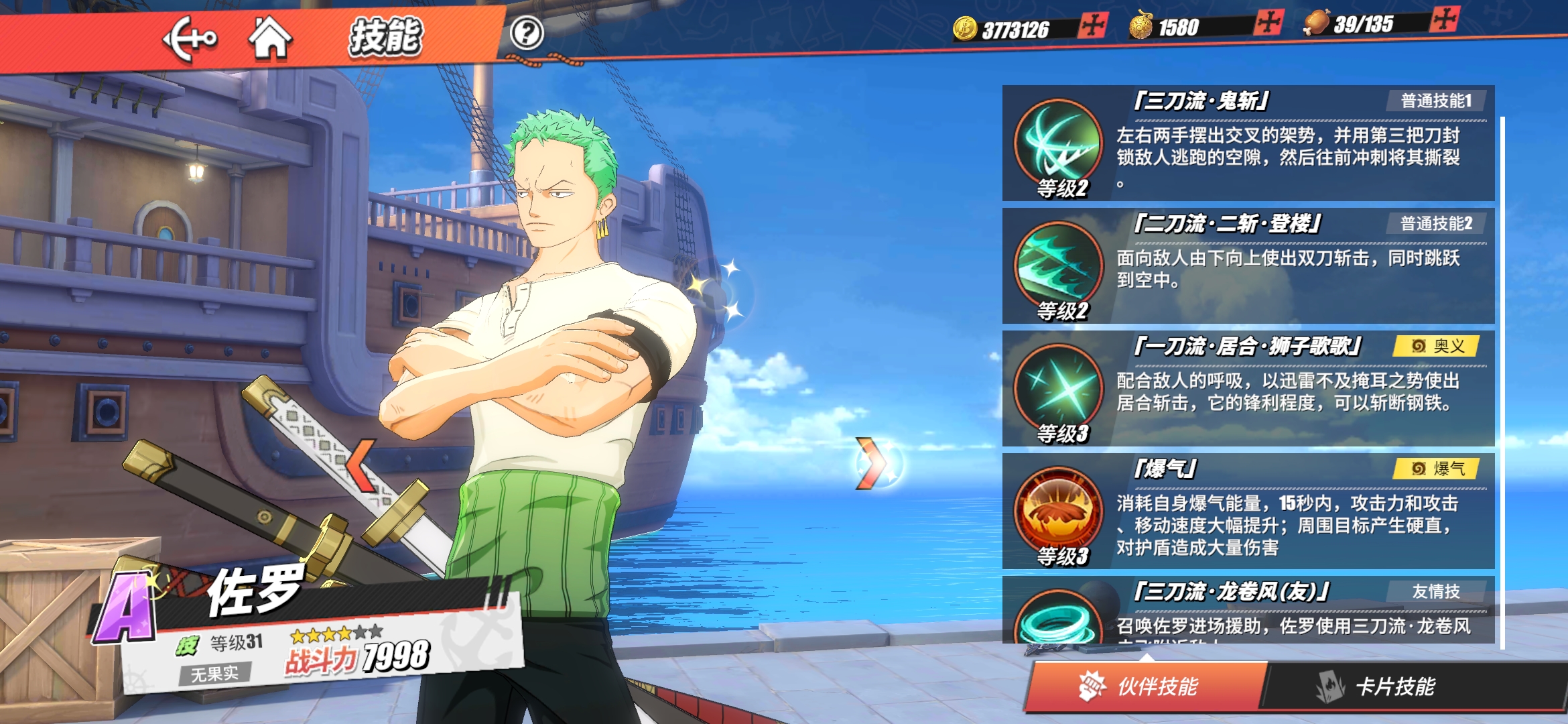Select the 三刀流·鬼斩 skill entry

(x=1248, y=143)
